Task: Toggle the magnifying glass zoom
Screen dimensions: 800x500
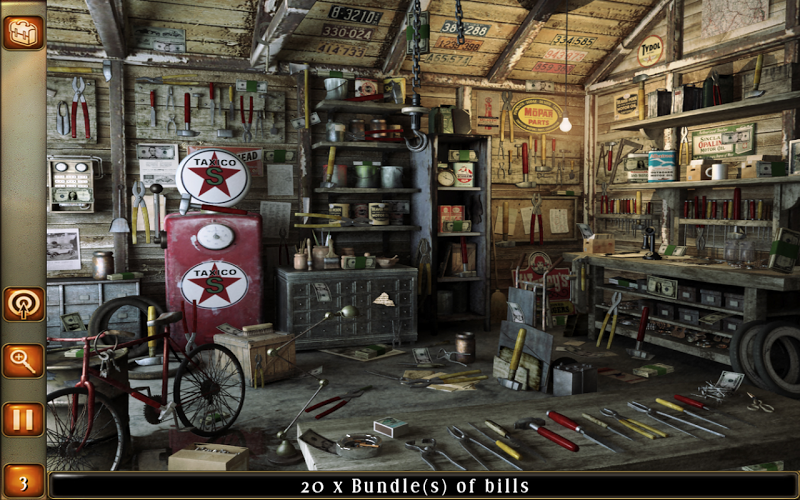Action: tap(22, 361)
